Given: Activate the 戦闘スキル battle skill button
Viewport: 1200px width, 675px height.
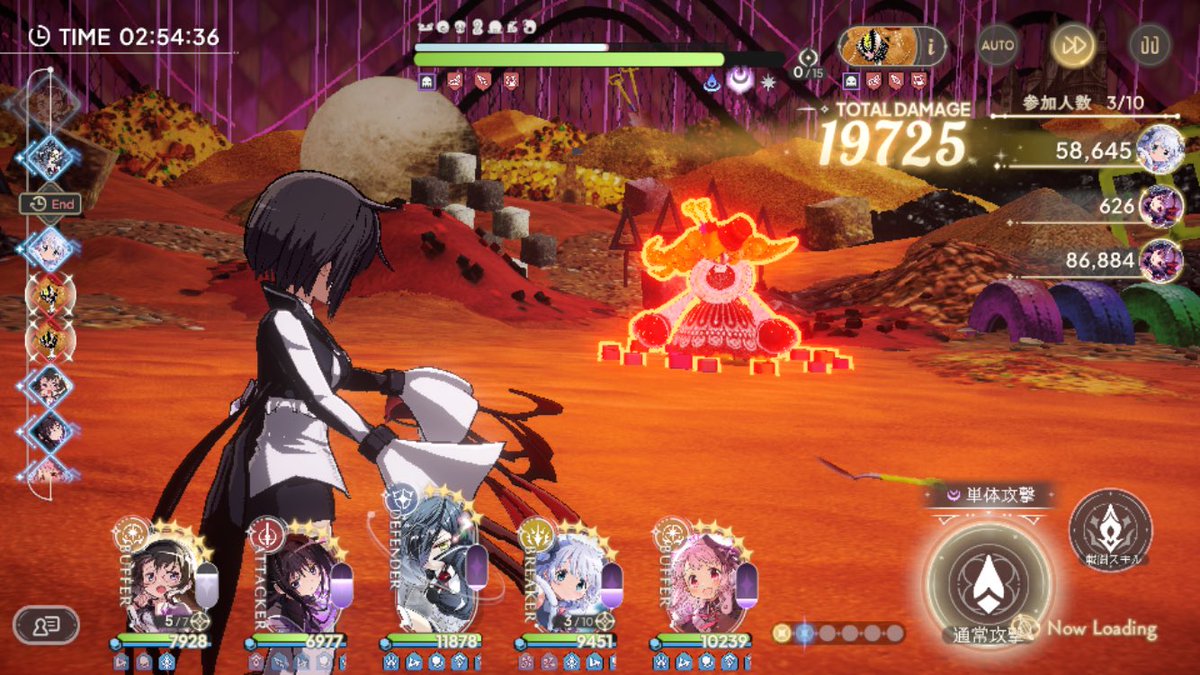Looking at the screenshot, I should [1110, 530].
